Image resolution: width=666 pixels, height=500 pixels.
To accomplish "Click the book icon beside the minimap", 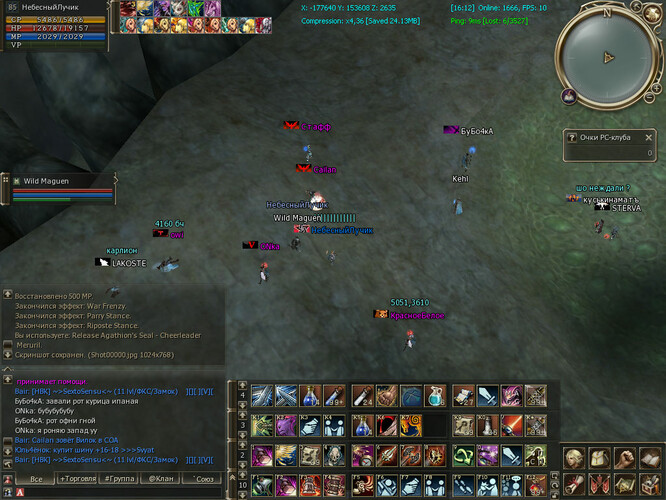I will click(x=567, y=97).
